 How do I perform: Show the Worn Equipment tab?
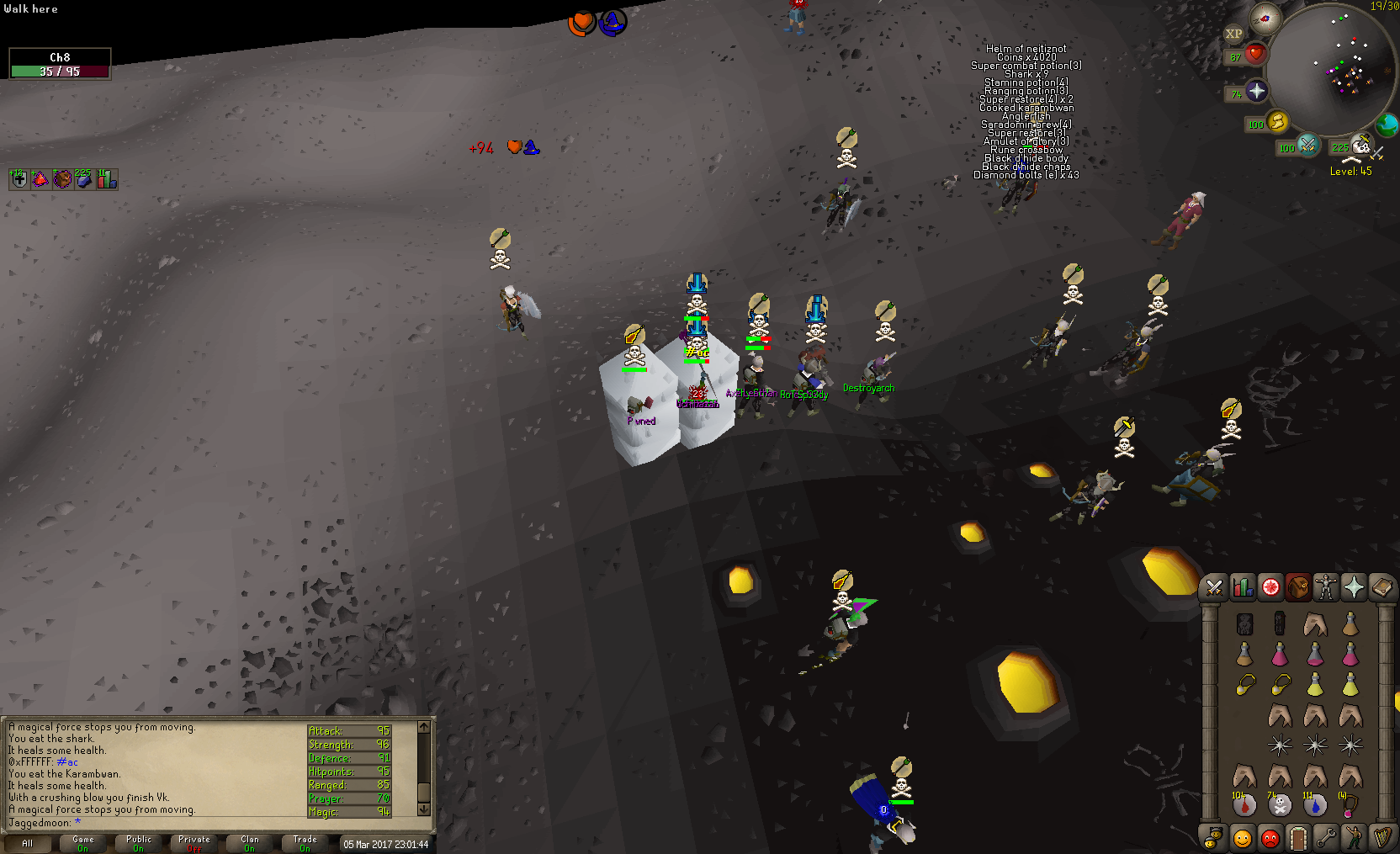click(x=1326, y=587)
